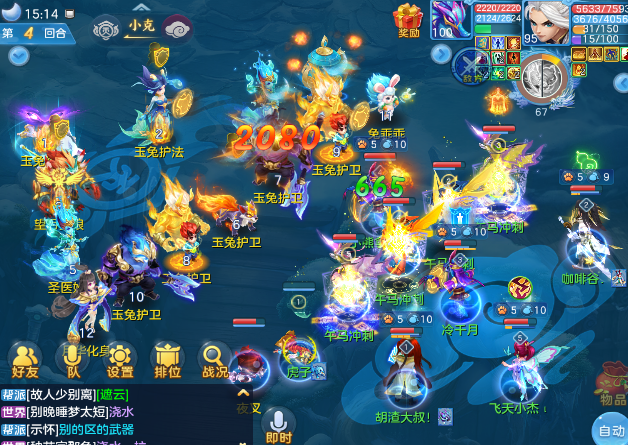Open the 好友 friends list
This screenshot has width=628, height=445.
click(x=26, y=360)
